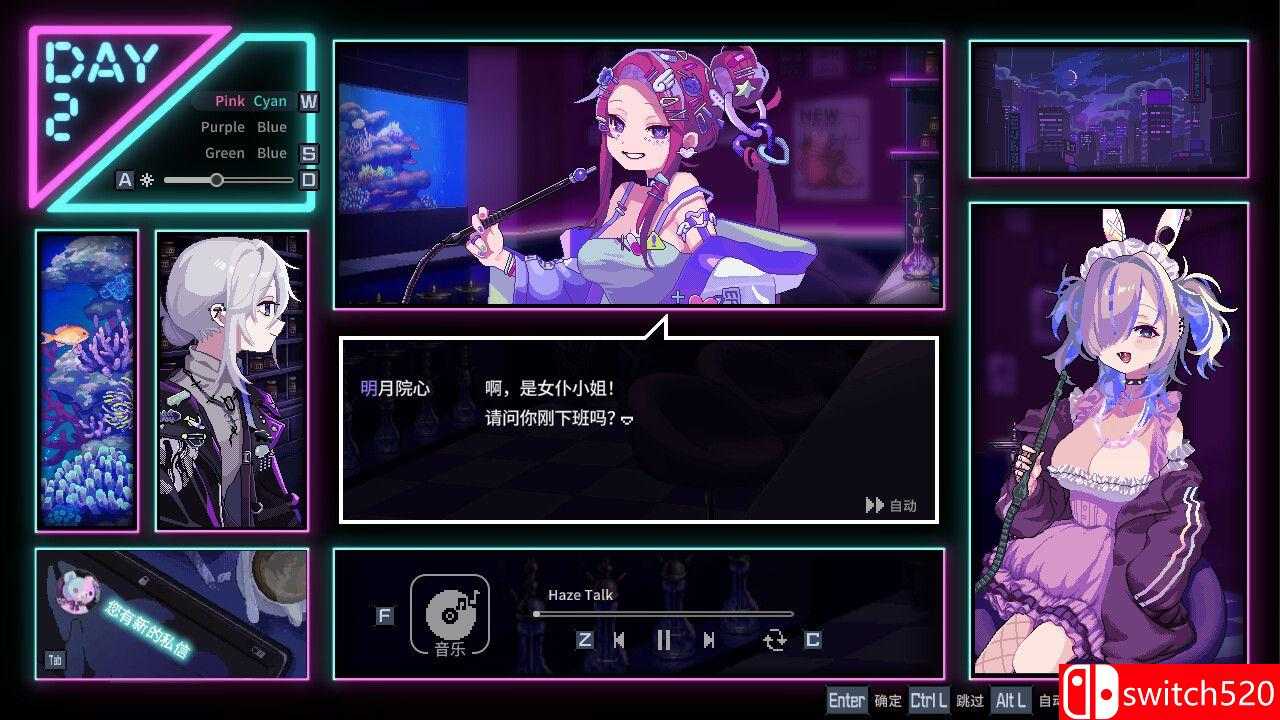
Task: Click the speaker name 明月院心
Action: (x=395, y=387)
